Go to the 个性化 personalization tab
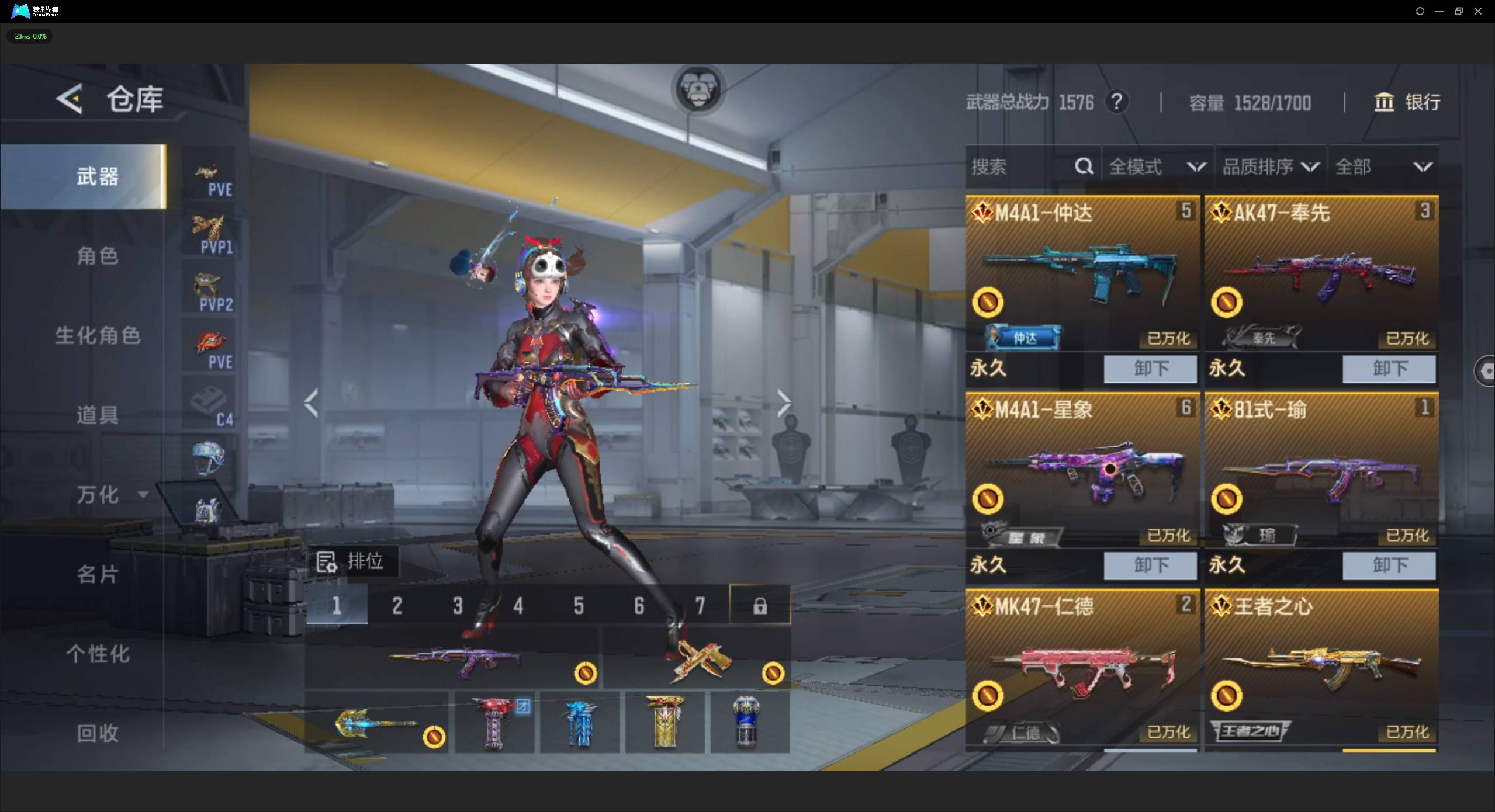 [x=98, y=654]
